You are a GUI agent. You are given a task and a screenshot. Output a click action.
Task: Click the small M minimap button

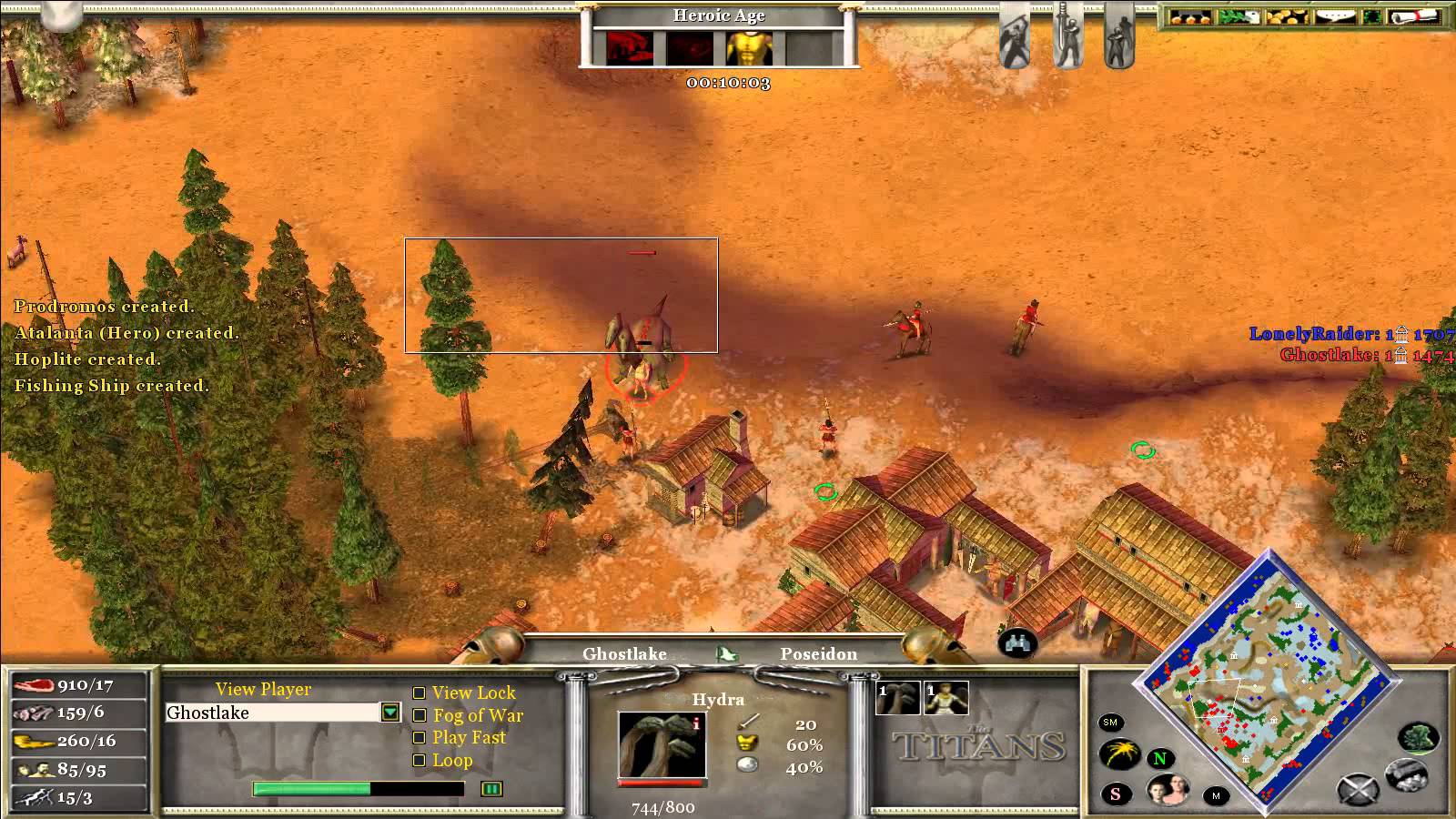pyautogui.click(x=1216, y=796)
